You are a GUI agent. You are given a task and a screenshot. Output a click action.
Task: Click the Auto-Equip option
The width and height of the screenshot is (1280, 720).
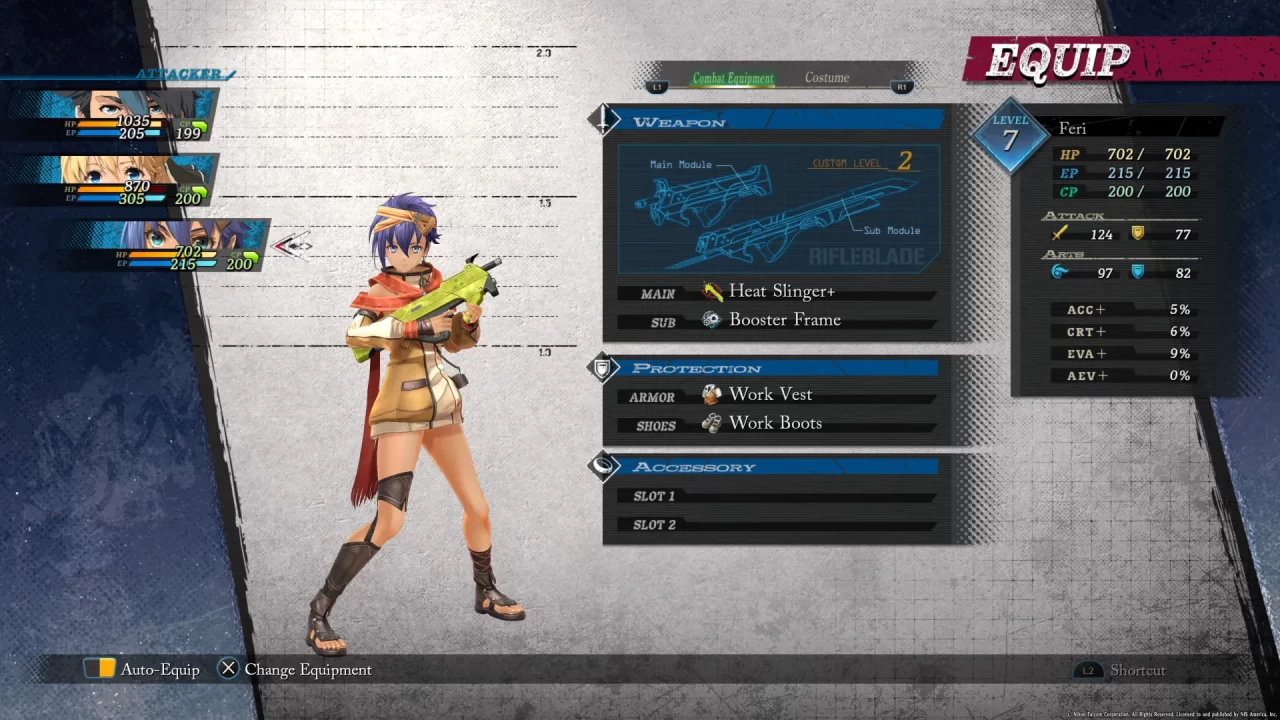(x=142, y=670)
